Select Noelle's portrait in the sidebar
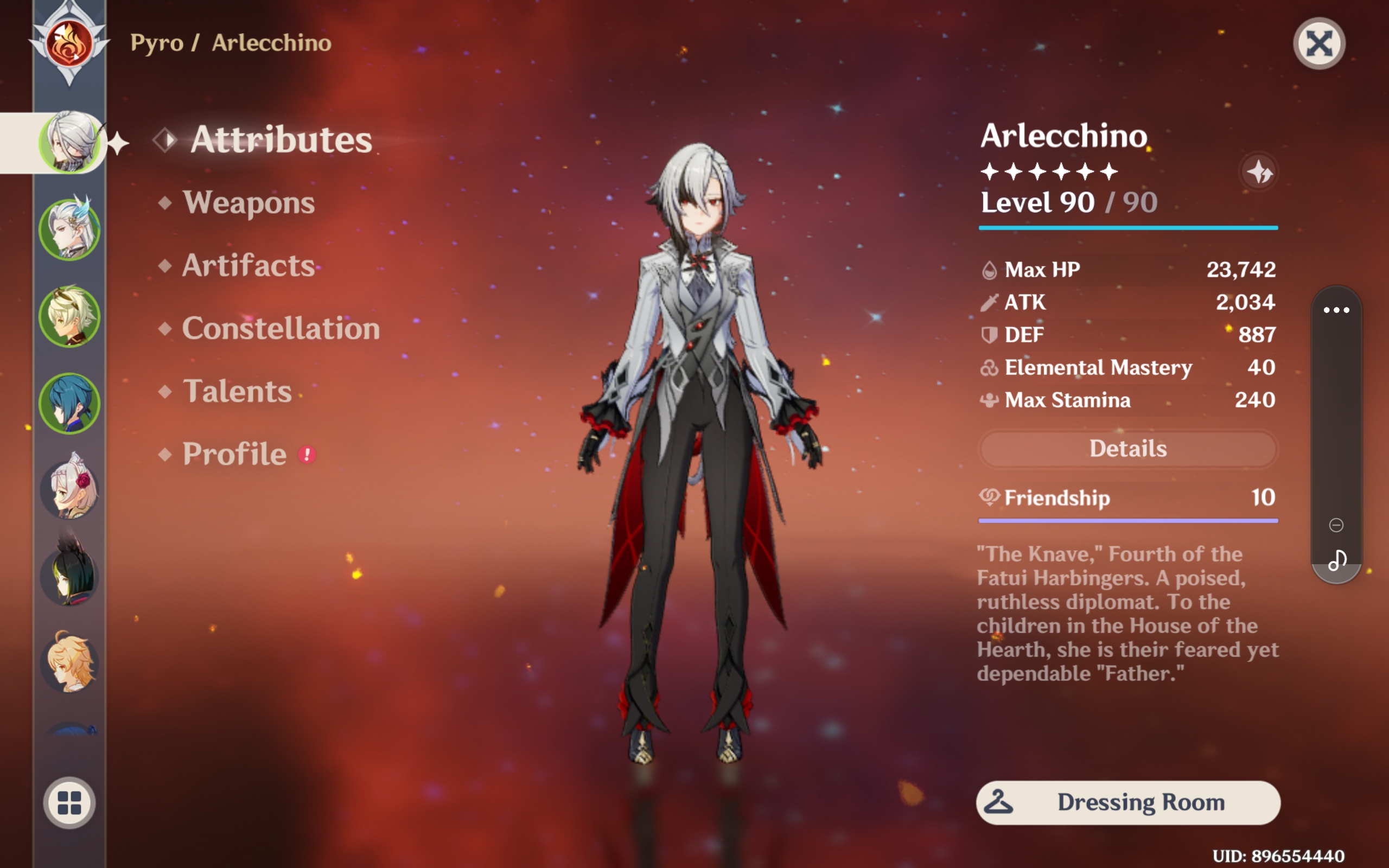Viewport: 1389px width, 868px height. [69, 491]
